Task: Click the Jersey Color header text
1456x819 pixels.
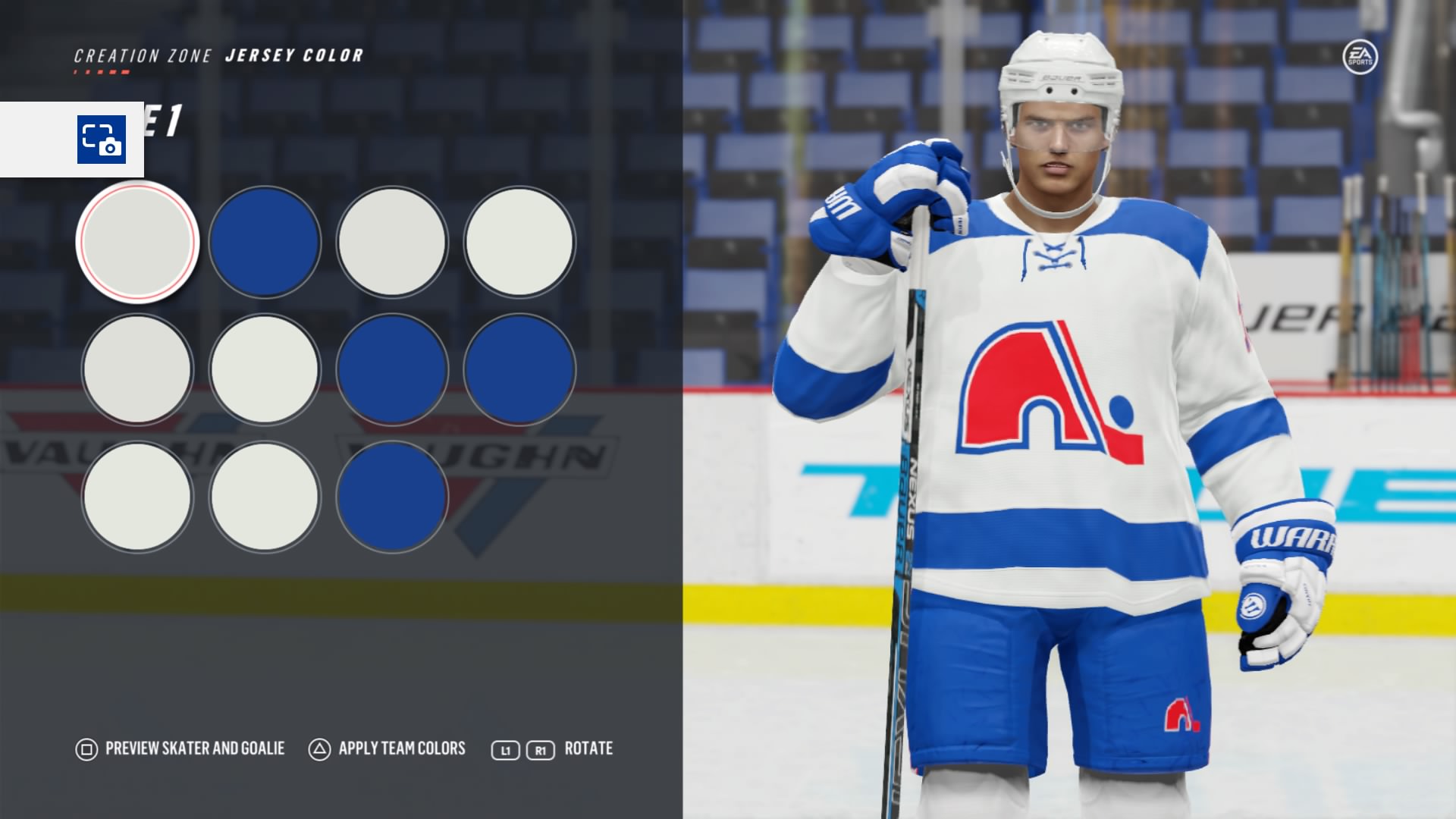Action: pos(293,54)
